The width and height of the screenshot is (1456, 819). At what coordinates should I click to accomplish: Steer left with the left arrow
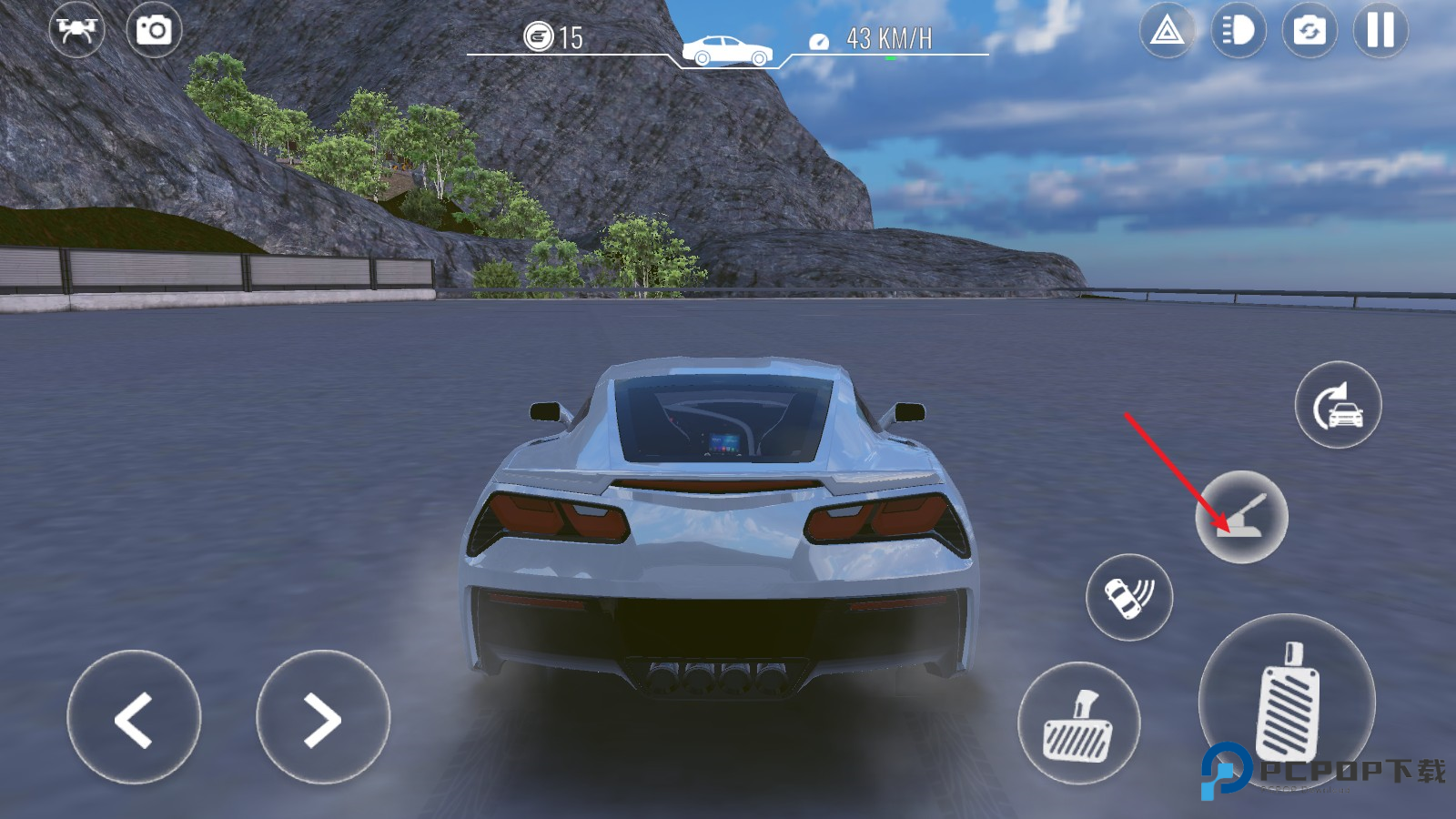[134, 718]
